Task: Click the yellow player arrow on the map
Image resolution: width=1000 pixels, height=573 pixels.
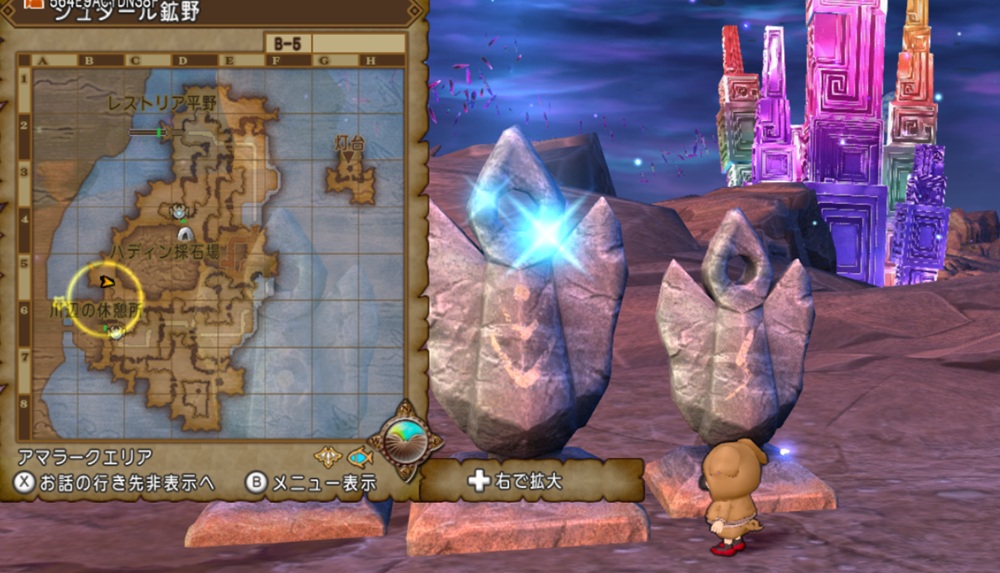Action: (x=106, y=283)
